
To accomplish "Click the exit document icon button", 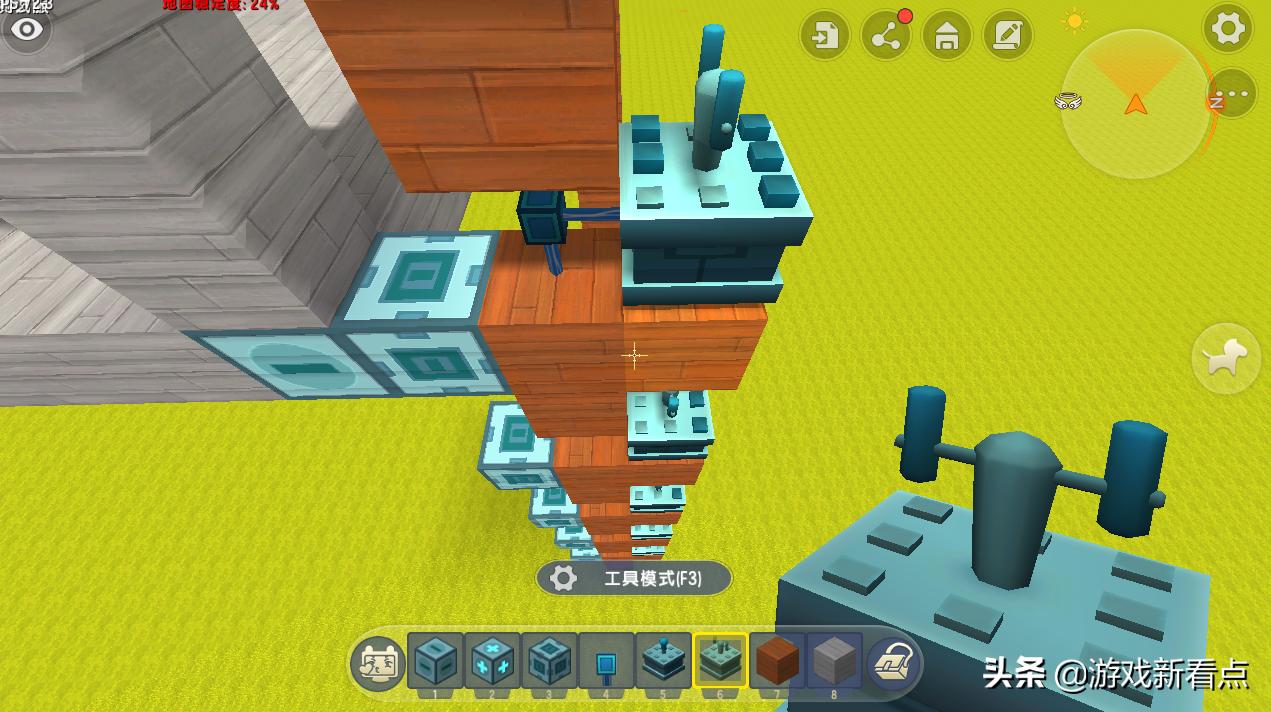I will click(x=825, y=36).
